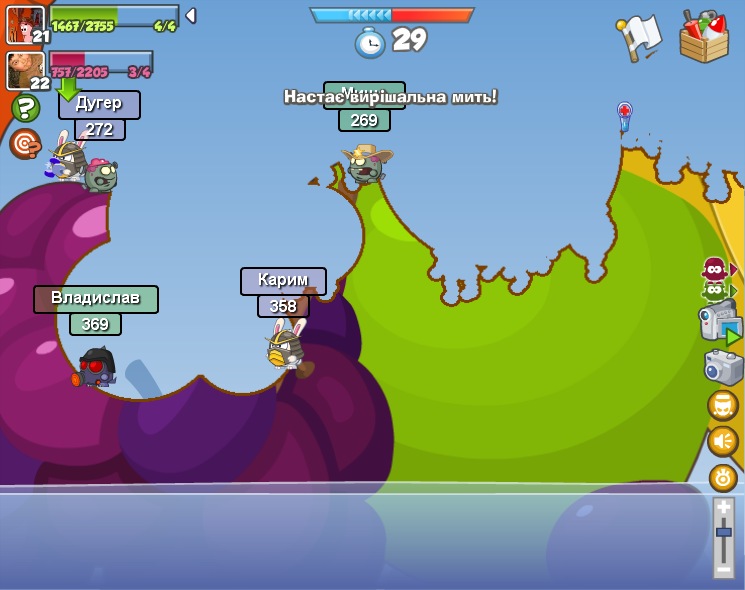The width and height of the screenshot is (745, 590).
Task: Open the weapons crate inventory
Action: (x=704, y=38)
